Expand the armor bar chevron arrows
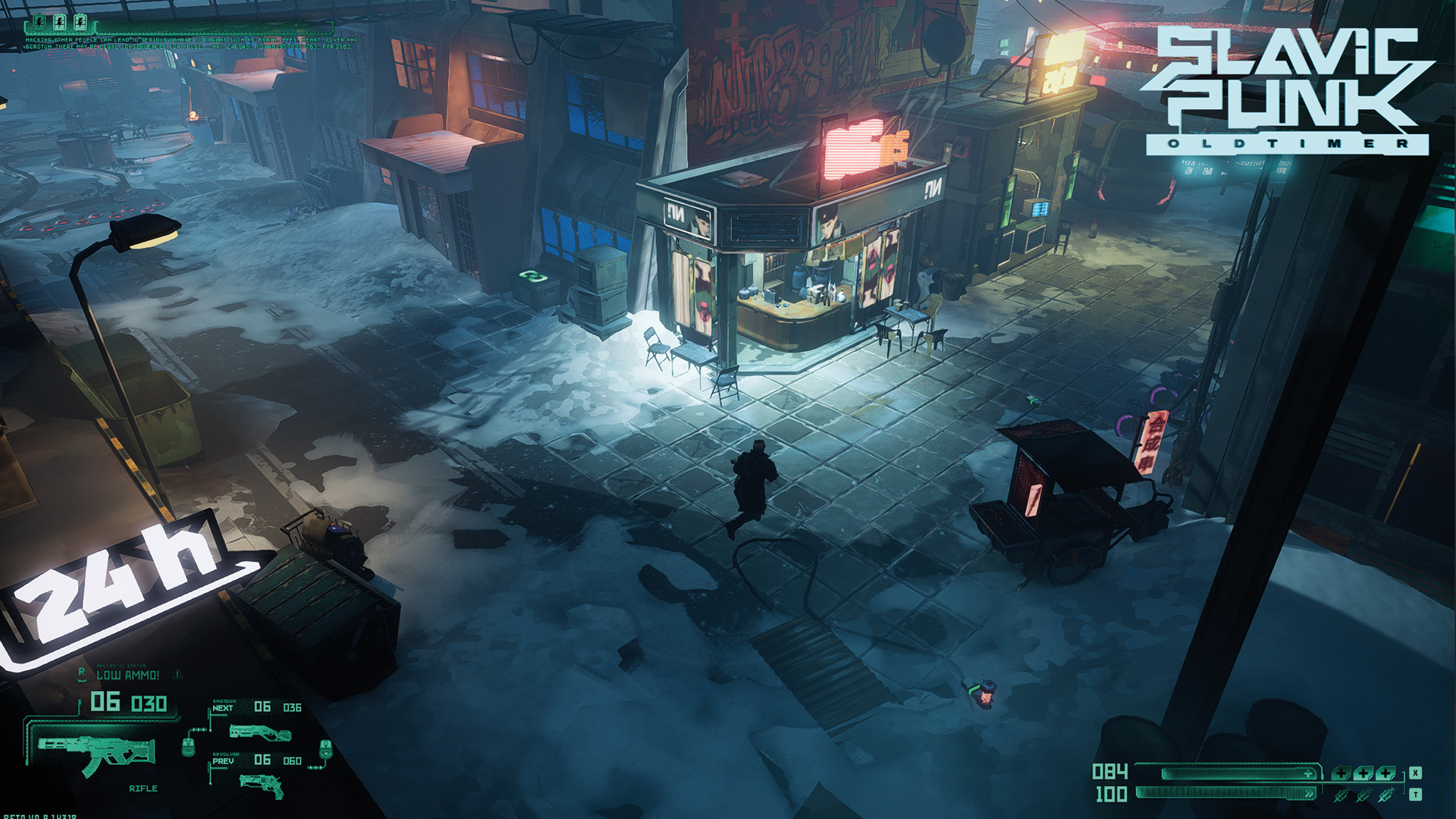This screenshot has width=1456, height=819. 1309,793
